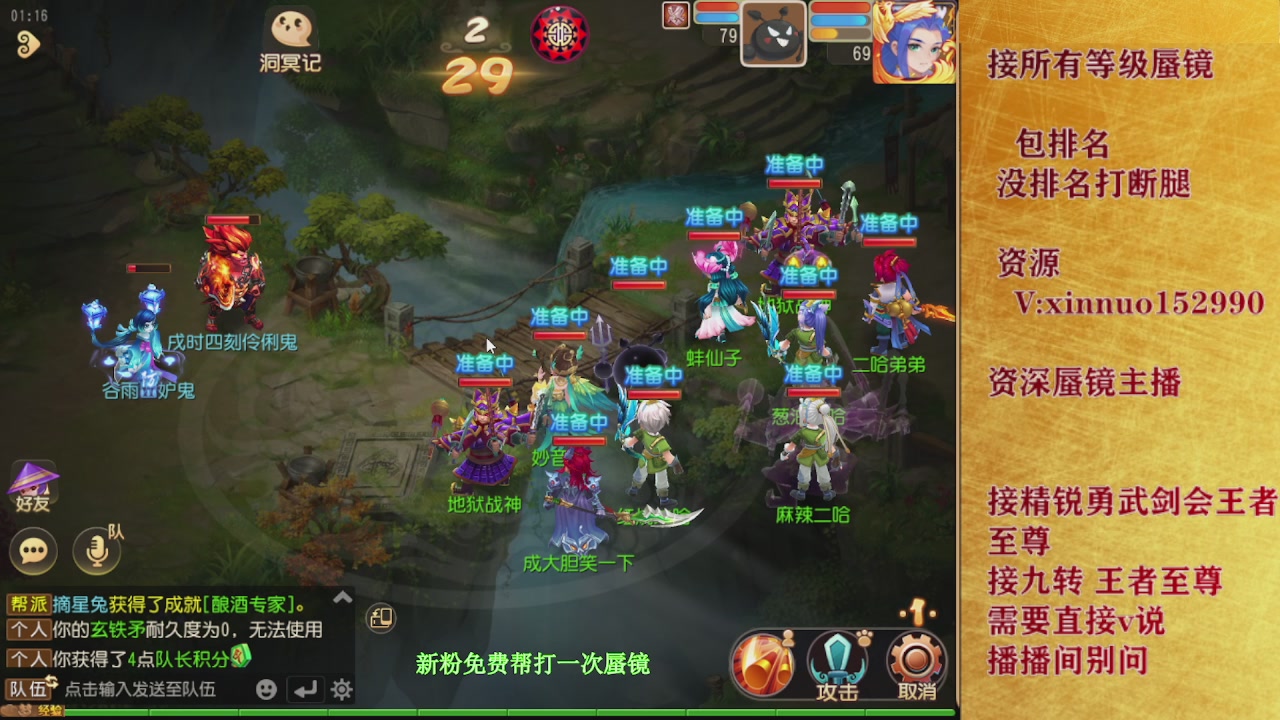Image resolution: width=1280 pixels, height=720 pixels.
Task: Click the black pet portrait at the top
Action: pyautogui.click(x=771, y=33)
